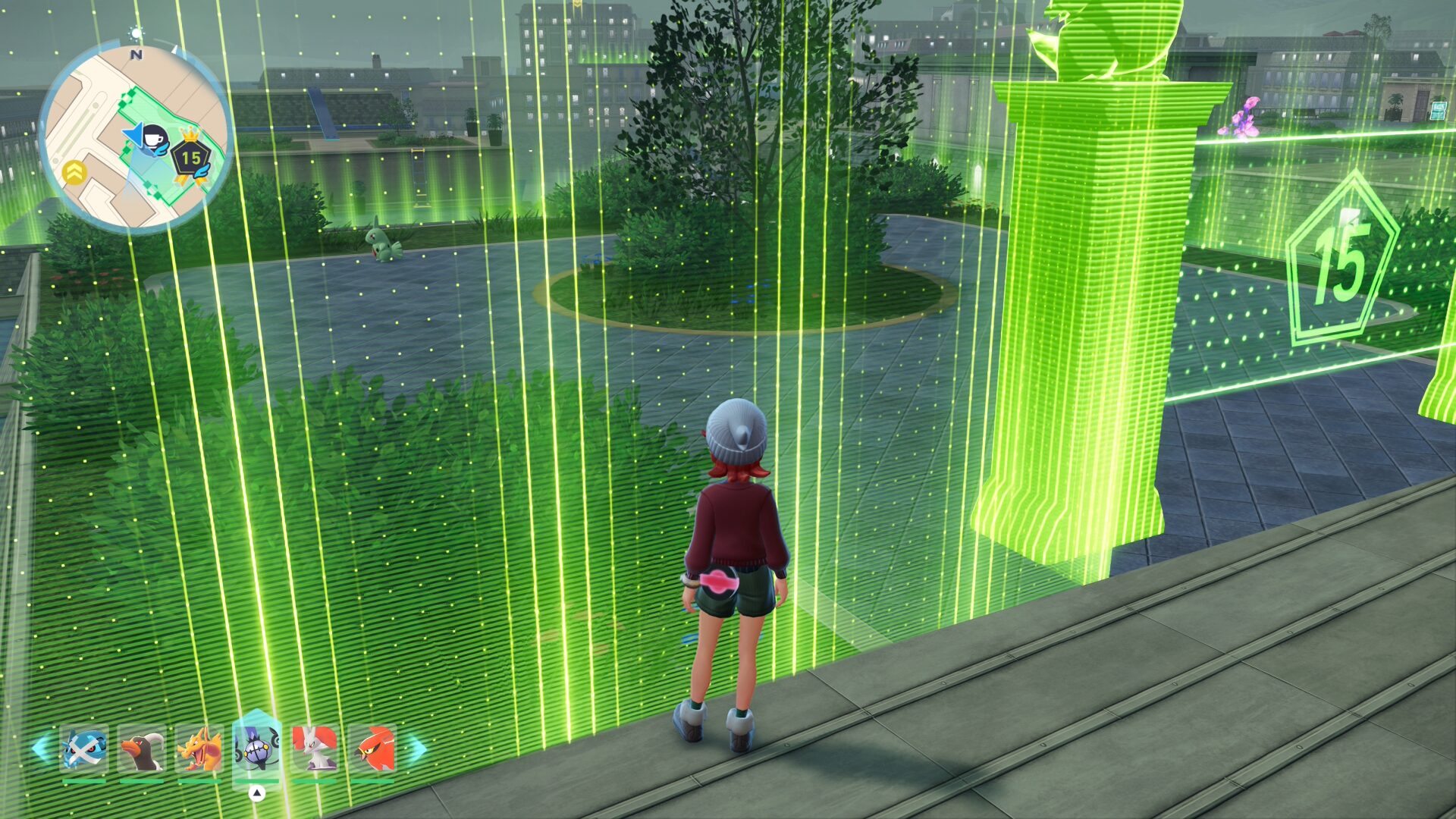The image size is (1456, 819).
Task: Select the highlighted Chandelure slot
Action: [257, 748]
